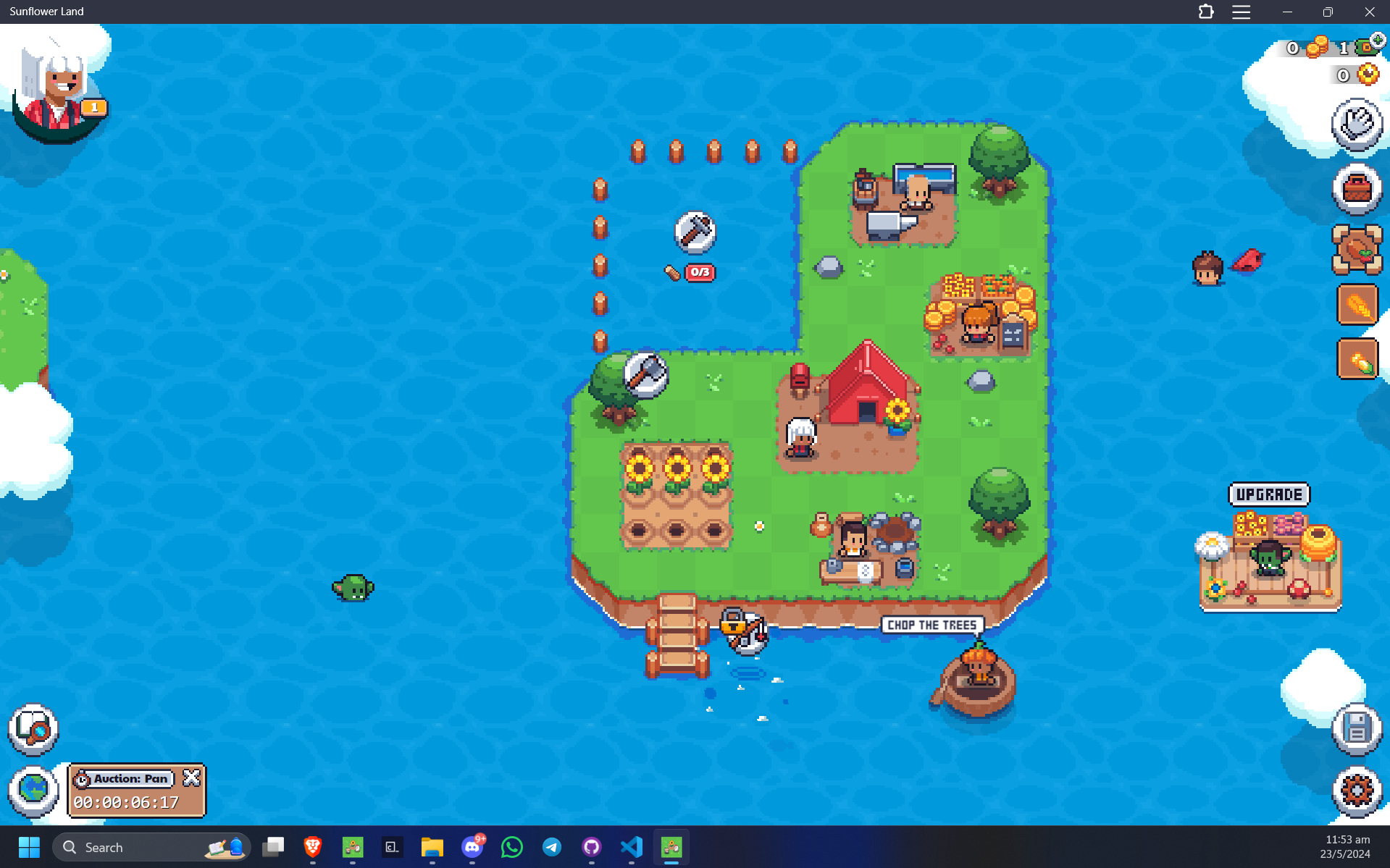Screen dimensions: 1390x868
Task: Open the guide book icon bottom left
Action: click(33, 730)
